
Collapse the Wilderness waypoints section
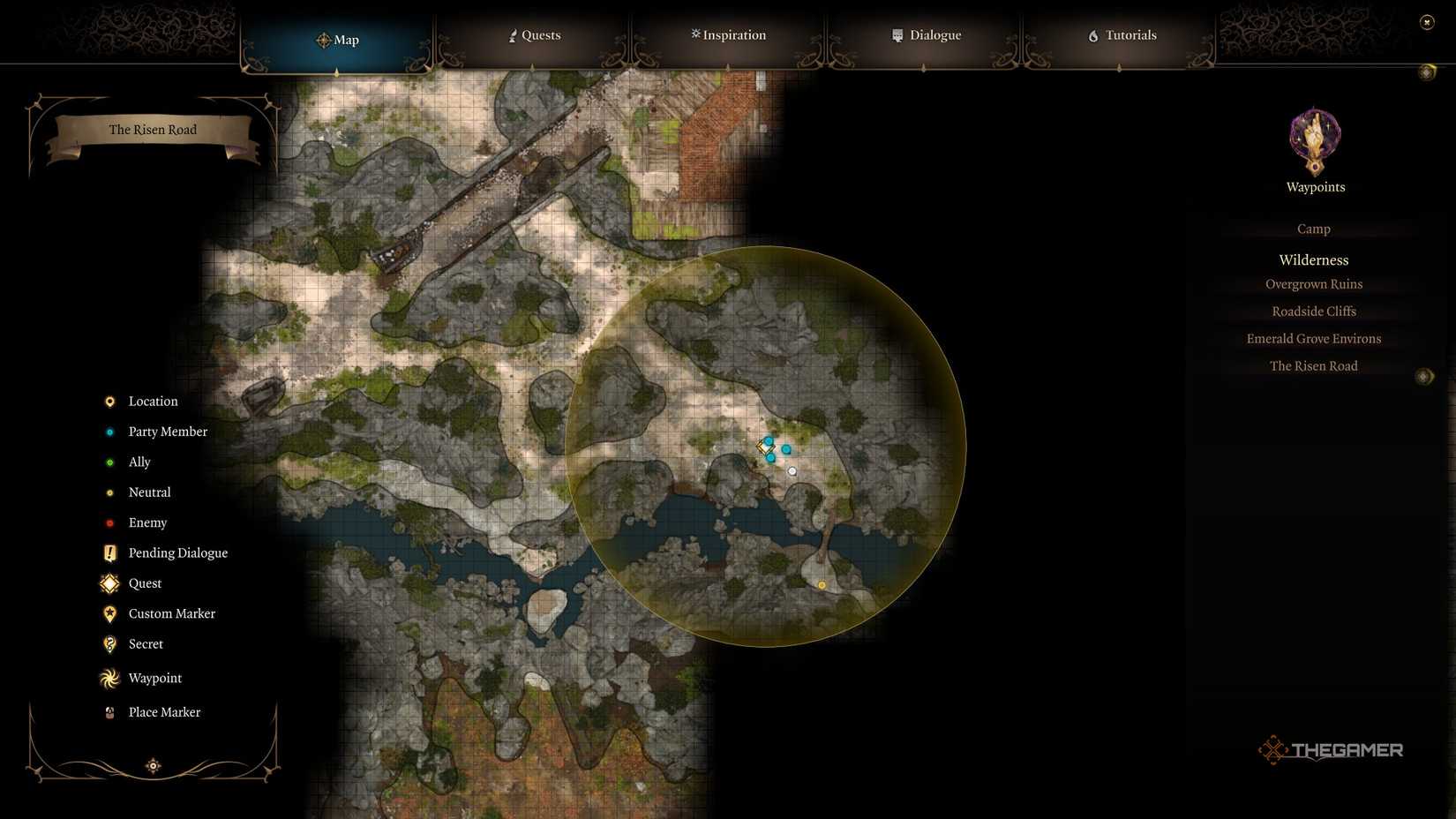pos(1313,259)
